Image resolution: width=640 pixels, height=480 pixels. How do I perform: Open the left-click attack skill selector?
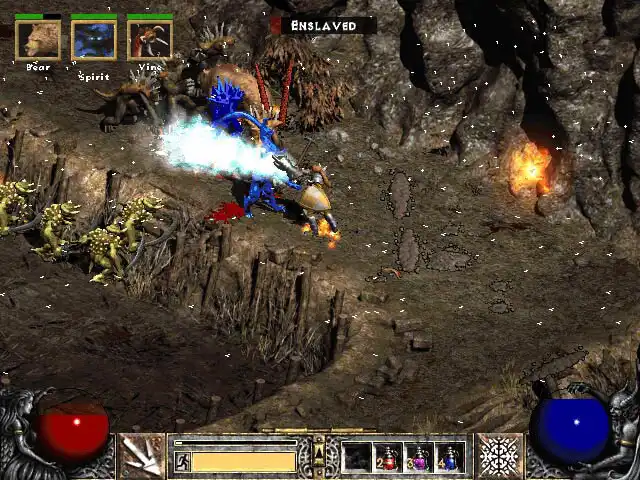pyautogui.click(x=143, y=456)
